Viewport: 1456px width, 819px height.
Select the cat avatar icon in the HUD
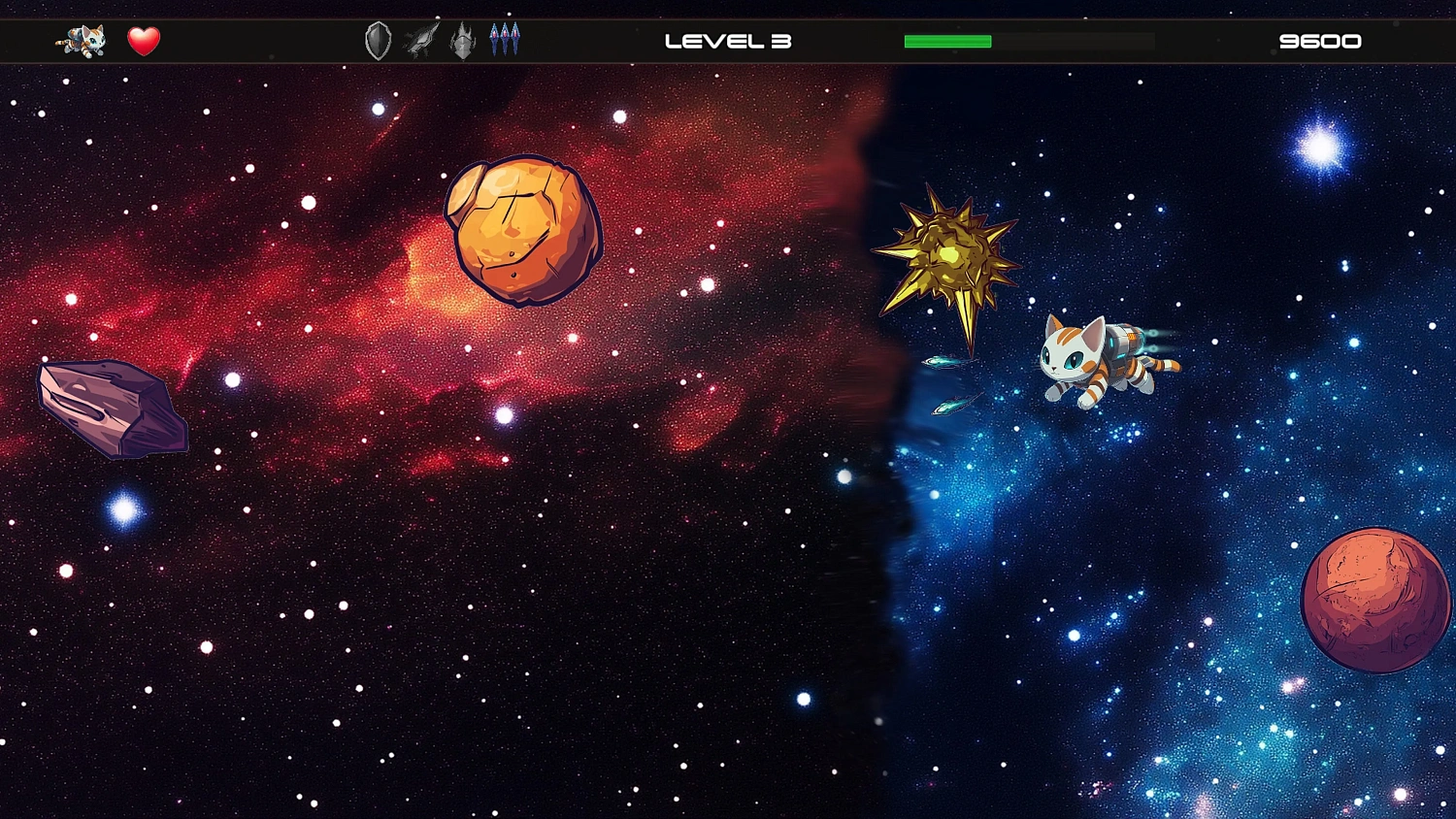[83, 41]
